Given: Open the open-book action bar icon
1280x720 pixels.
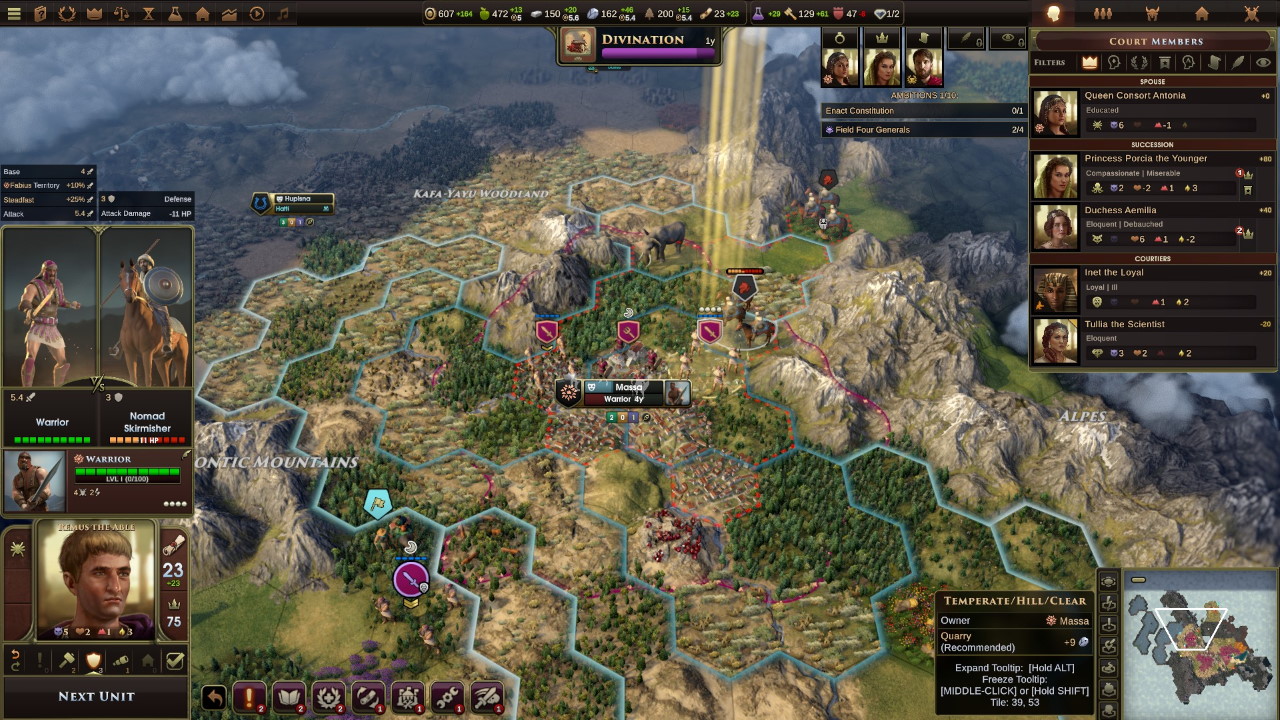Looking at the screenshot, I should tap(288, 696).
